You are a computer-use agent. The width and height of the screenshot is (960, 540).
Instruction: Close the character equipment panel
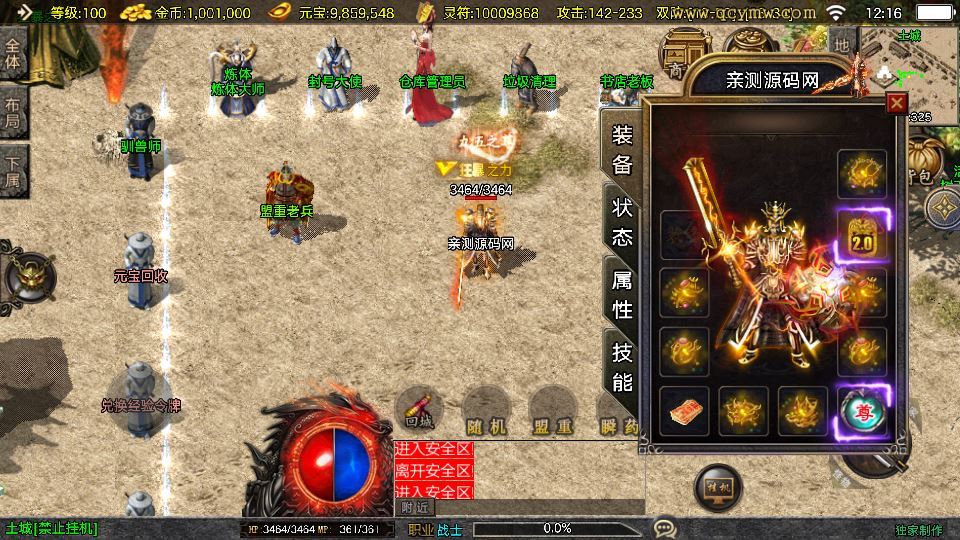click(896, 103)
